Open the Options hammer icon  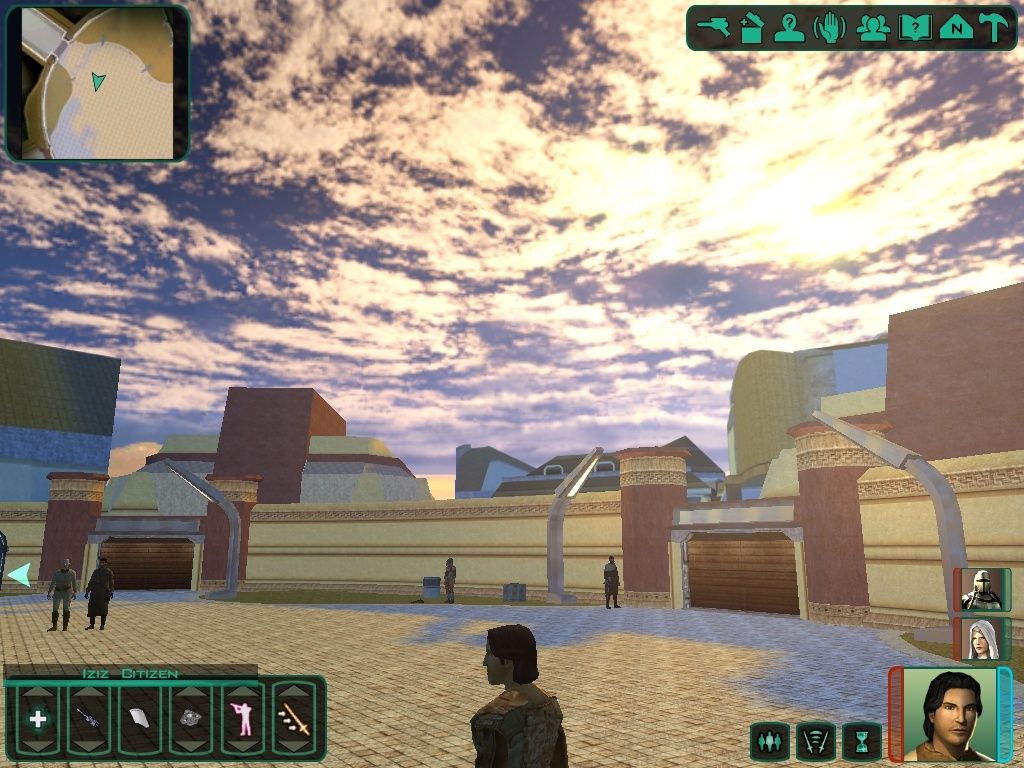(994, 28)
